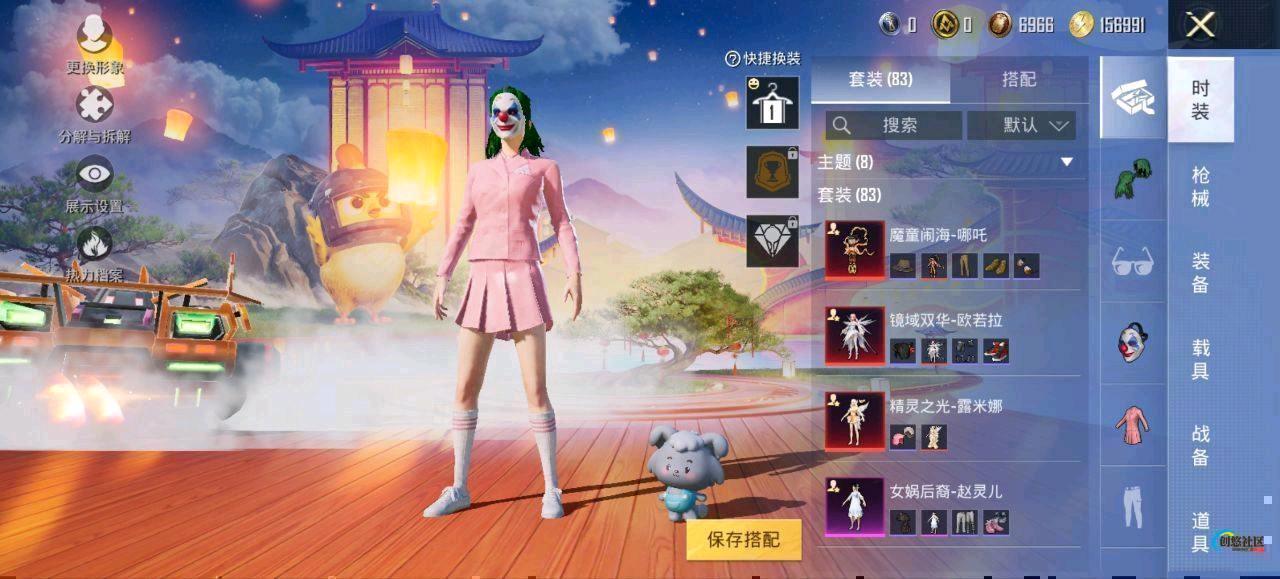
Task: Open the 枪械 category
Action: click(x=1200, y=187)
